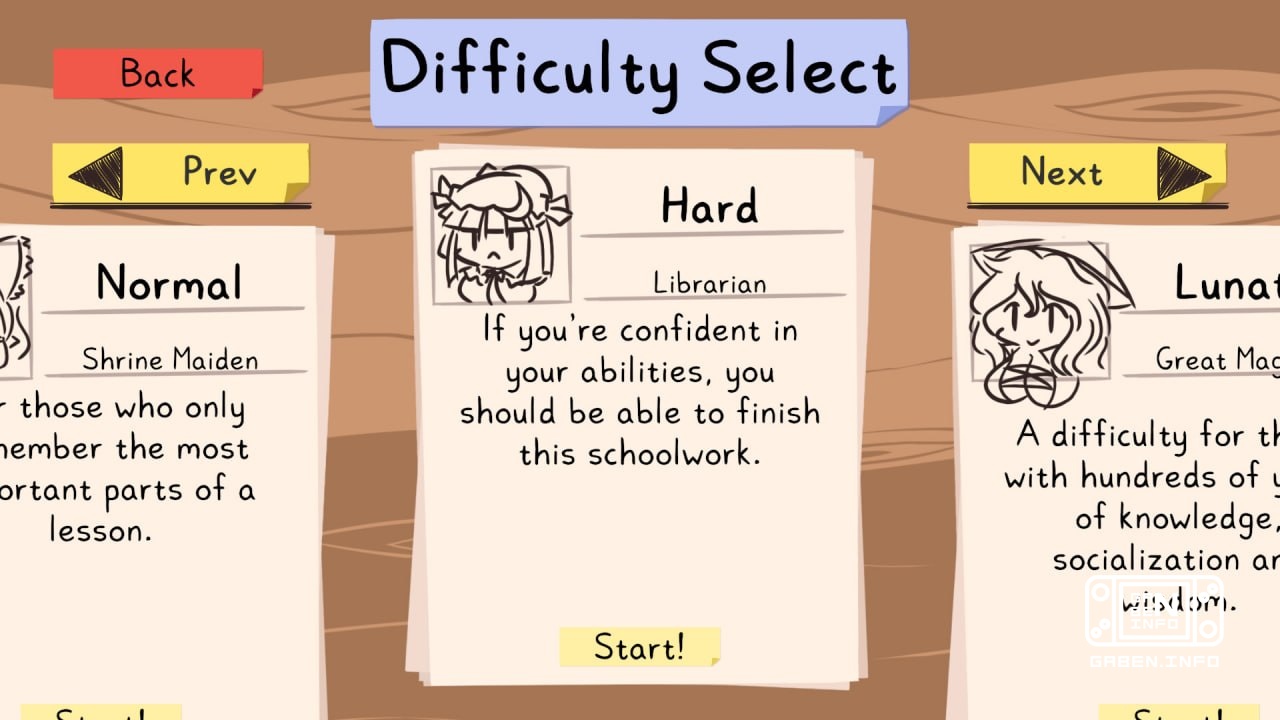The height and width of the screenshot is (720, 1280).
Task: Click the right-pointing arrow icon on Next
Action: (x=1185, y=172)
